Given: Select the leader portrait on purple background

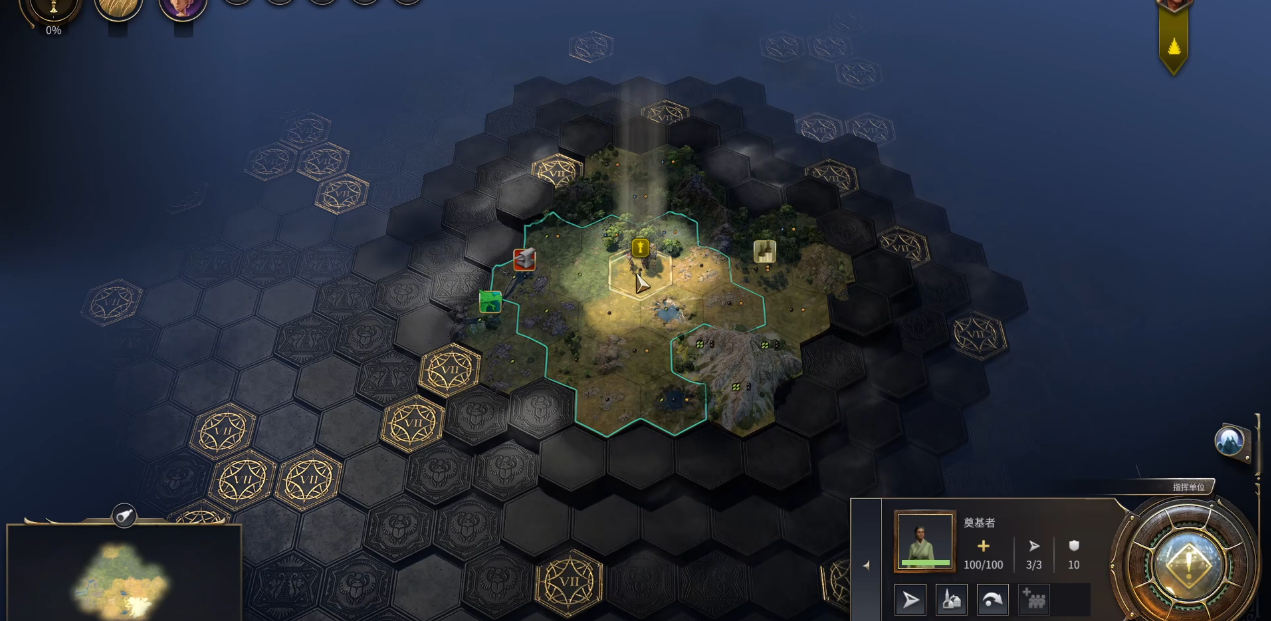Looking at the screenshot, I should (x=183, y=6).
